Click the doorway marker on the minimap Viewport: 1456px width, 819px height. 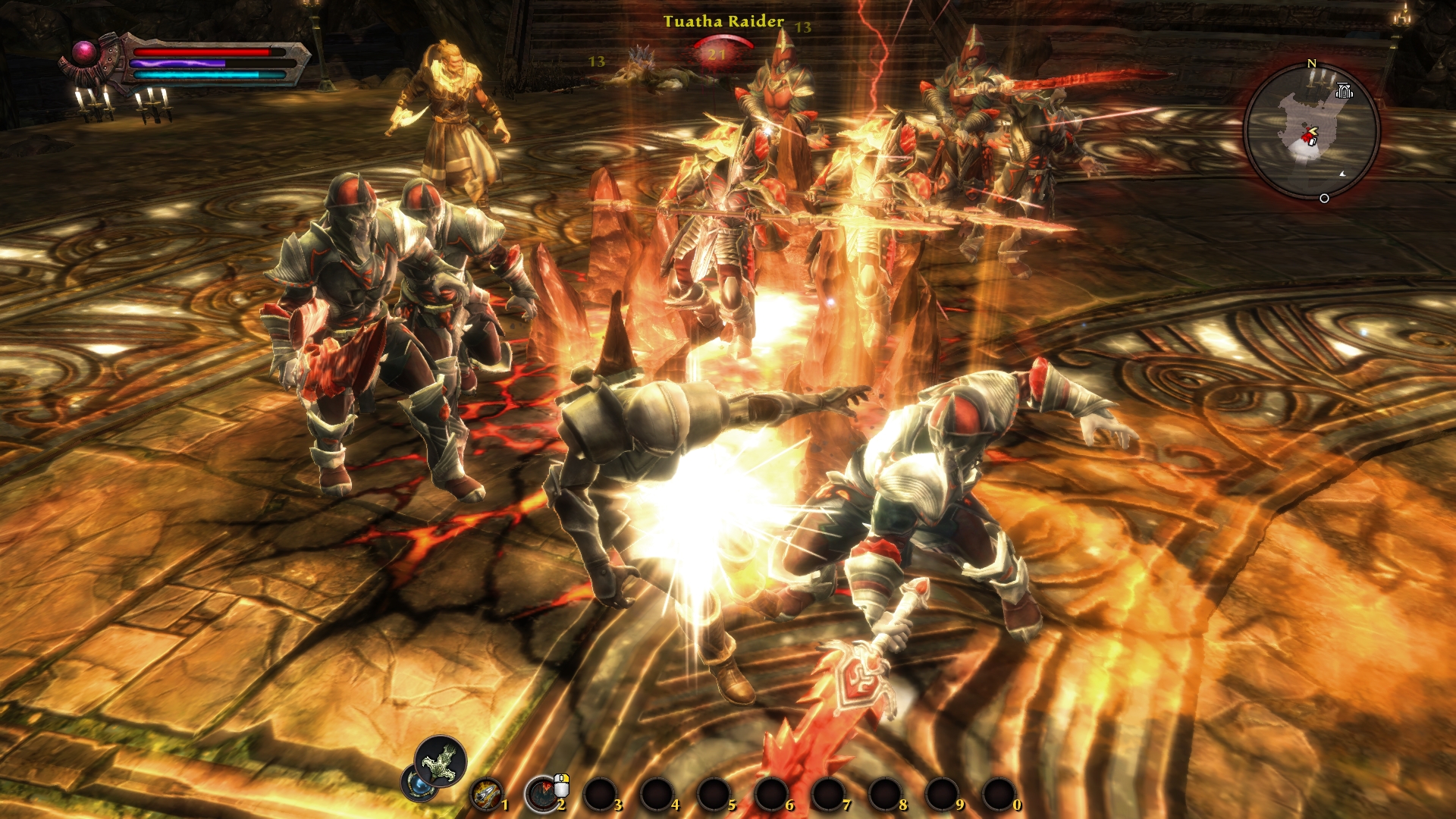pyautogui.click(x=1344, y=92)
